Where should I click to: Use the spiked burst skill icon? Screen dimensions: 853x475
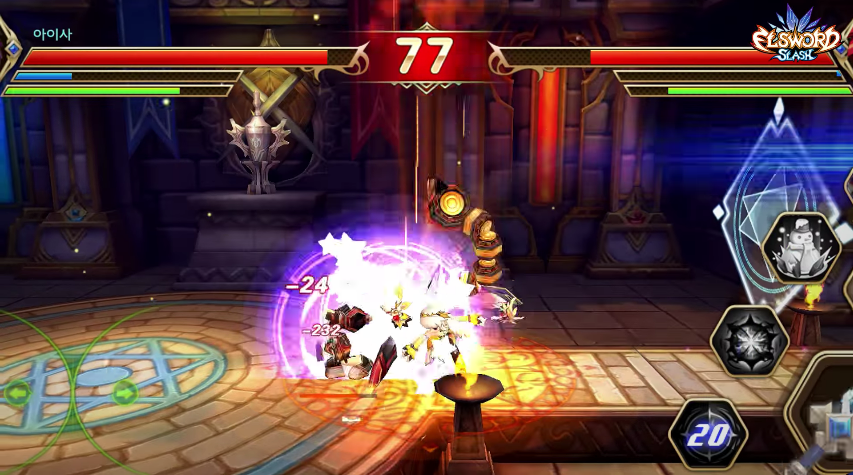750,341
